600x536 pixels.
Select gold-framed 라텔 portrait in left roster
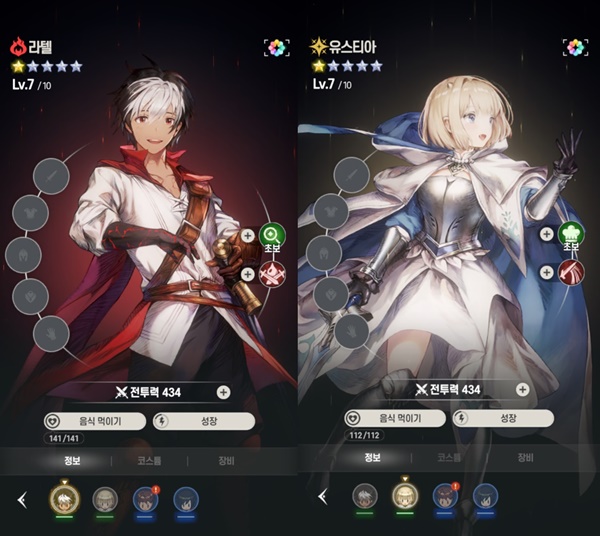64,497
